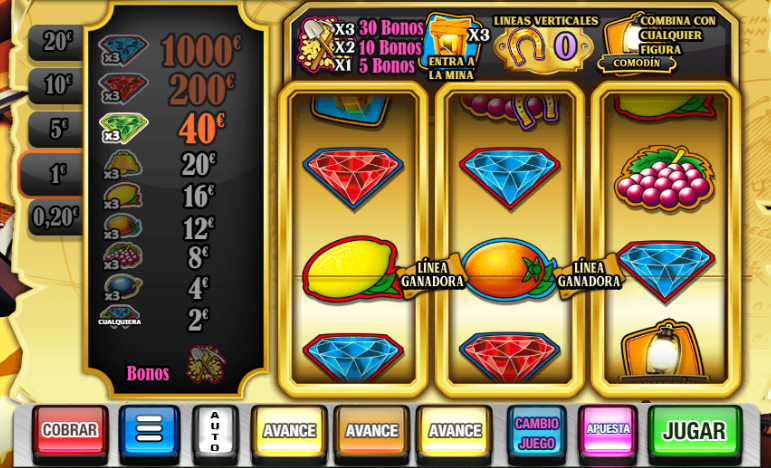This screenshot has width=771, height=468.
Task: Open the blue hamburger menu
Action: [x=149, y=430]
